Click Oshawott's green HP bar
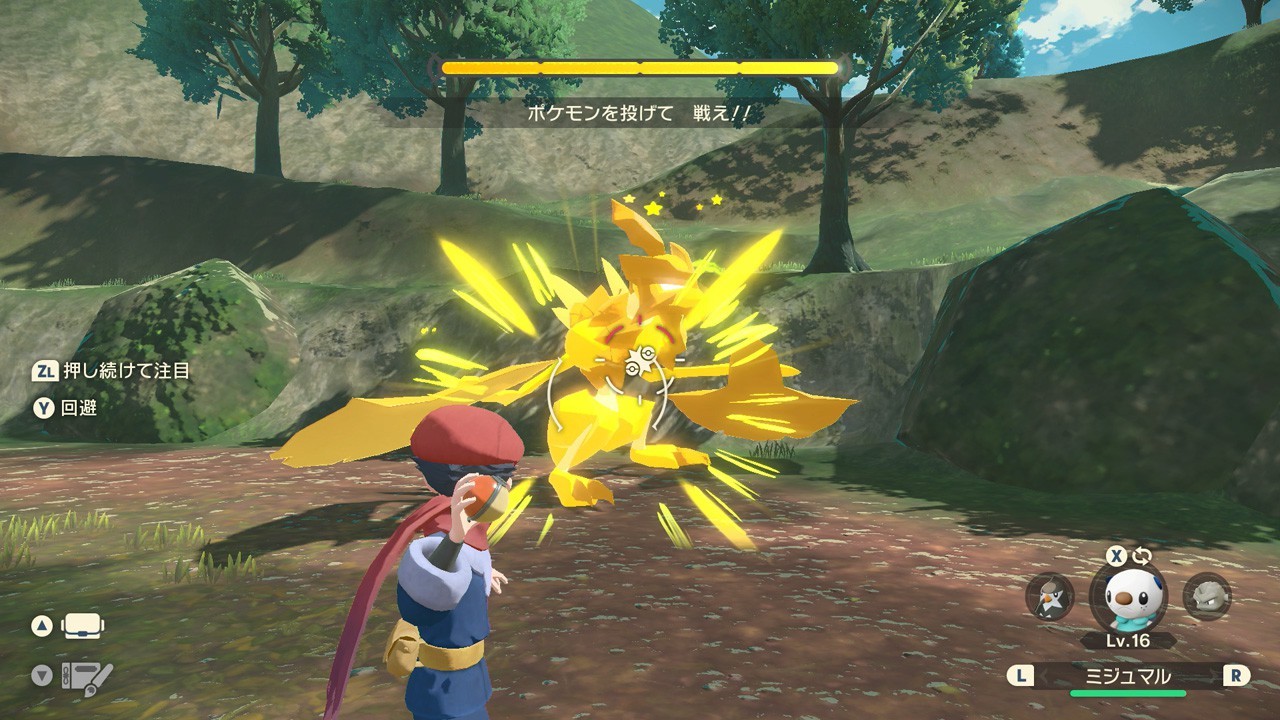 click(x=1128, y=692)
